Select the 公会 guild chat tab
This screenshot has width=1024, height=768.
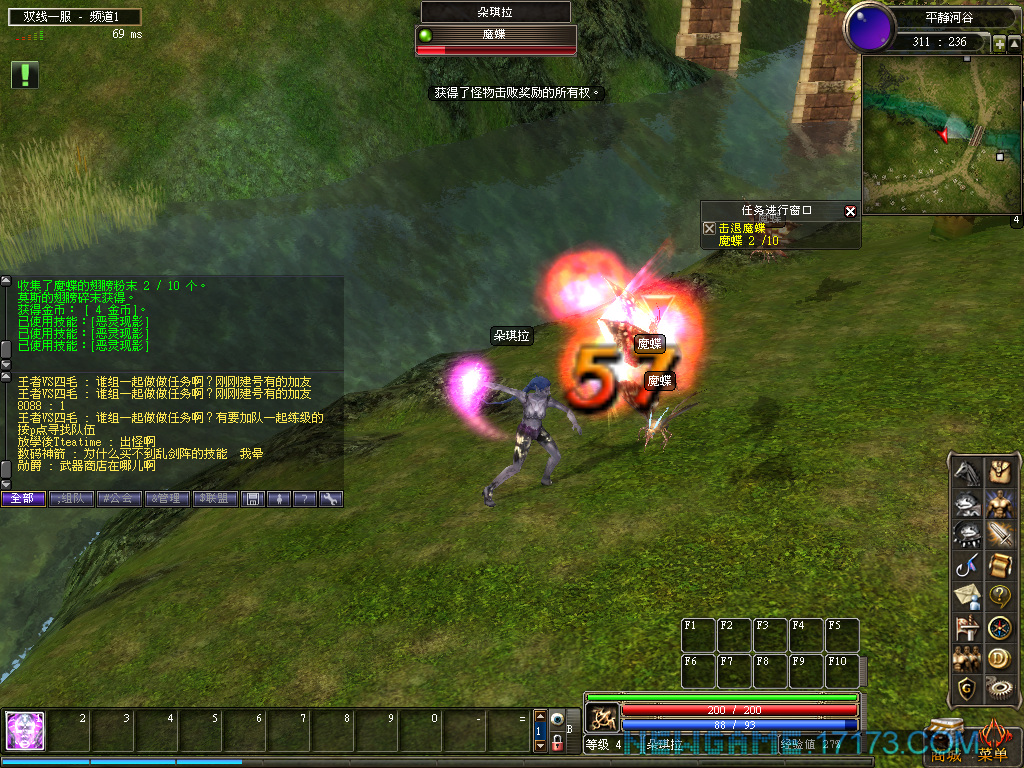pos(118,498)
